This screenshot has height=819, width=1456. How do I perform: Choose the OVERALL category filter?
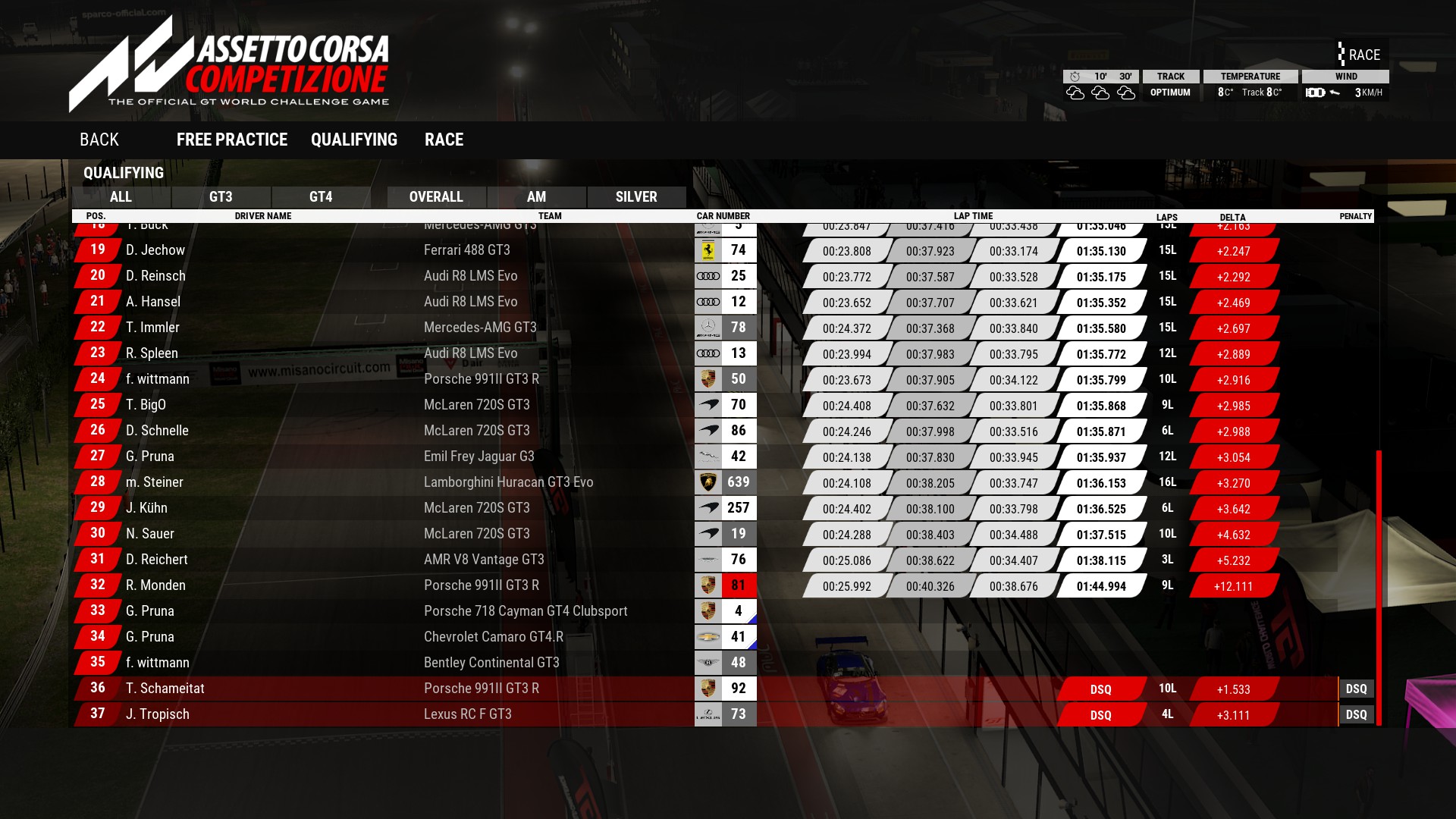pos(436,197)
